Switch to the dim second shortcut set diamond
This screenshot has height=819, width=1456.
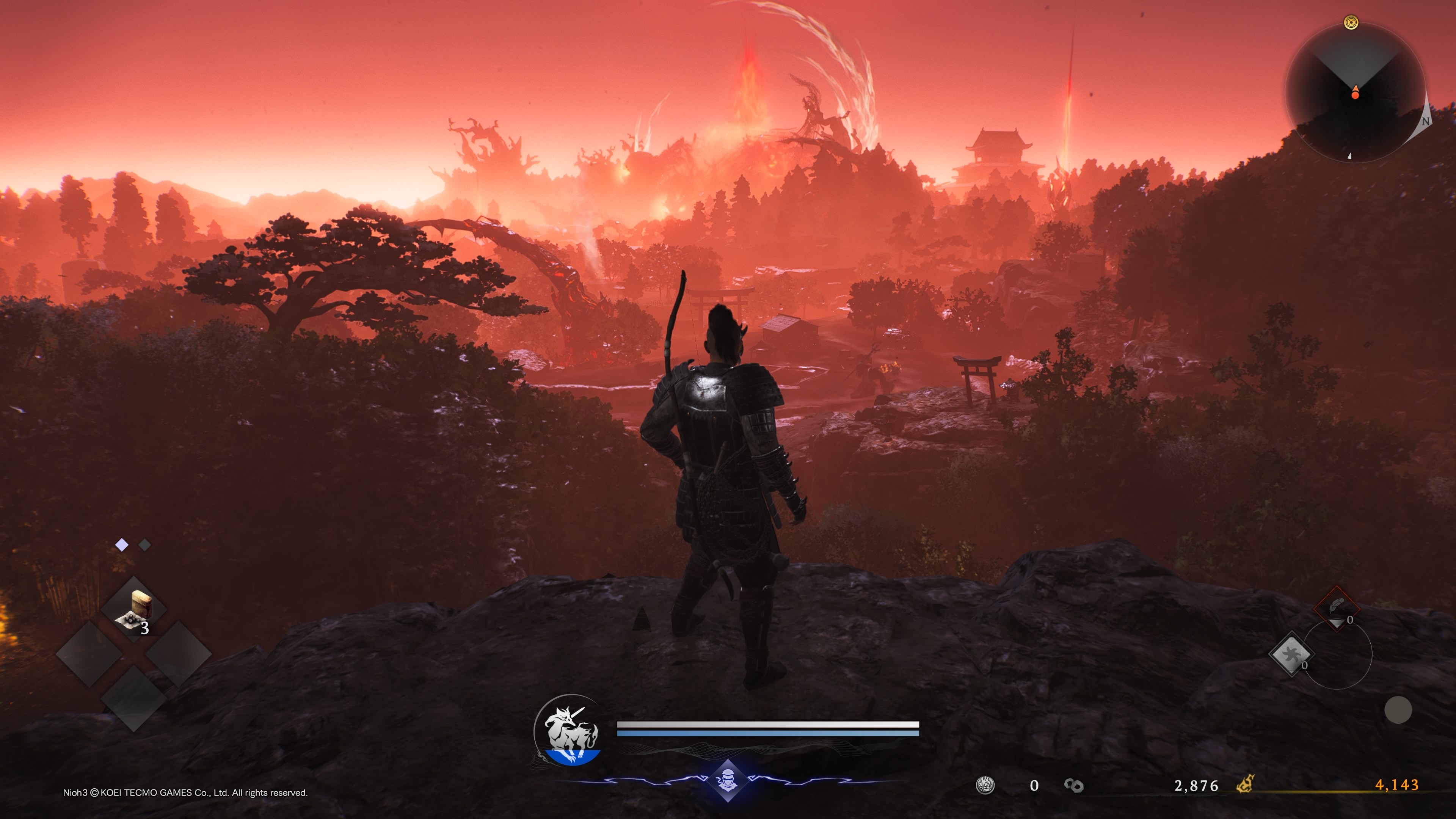(145, 545)
